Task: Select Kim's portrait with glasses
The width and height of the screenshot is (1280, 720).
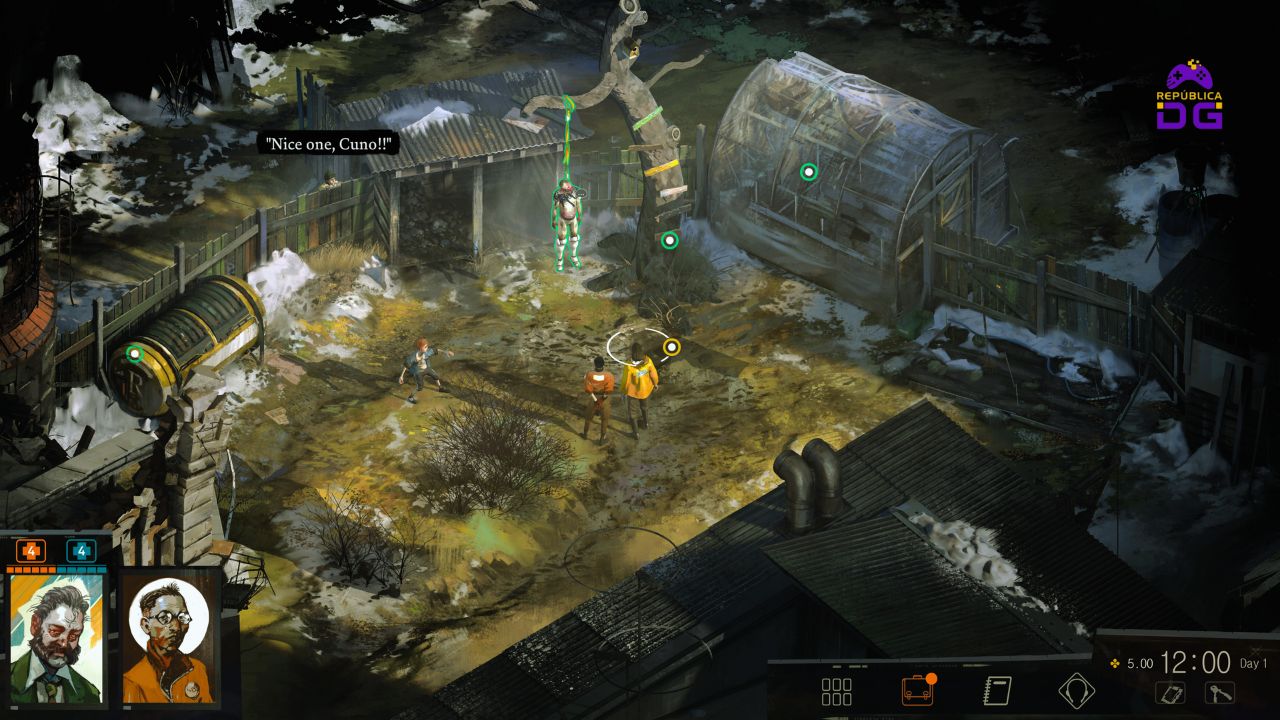Action: click(169, 637)
